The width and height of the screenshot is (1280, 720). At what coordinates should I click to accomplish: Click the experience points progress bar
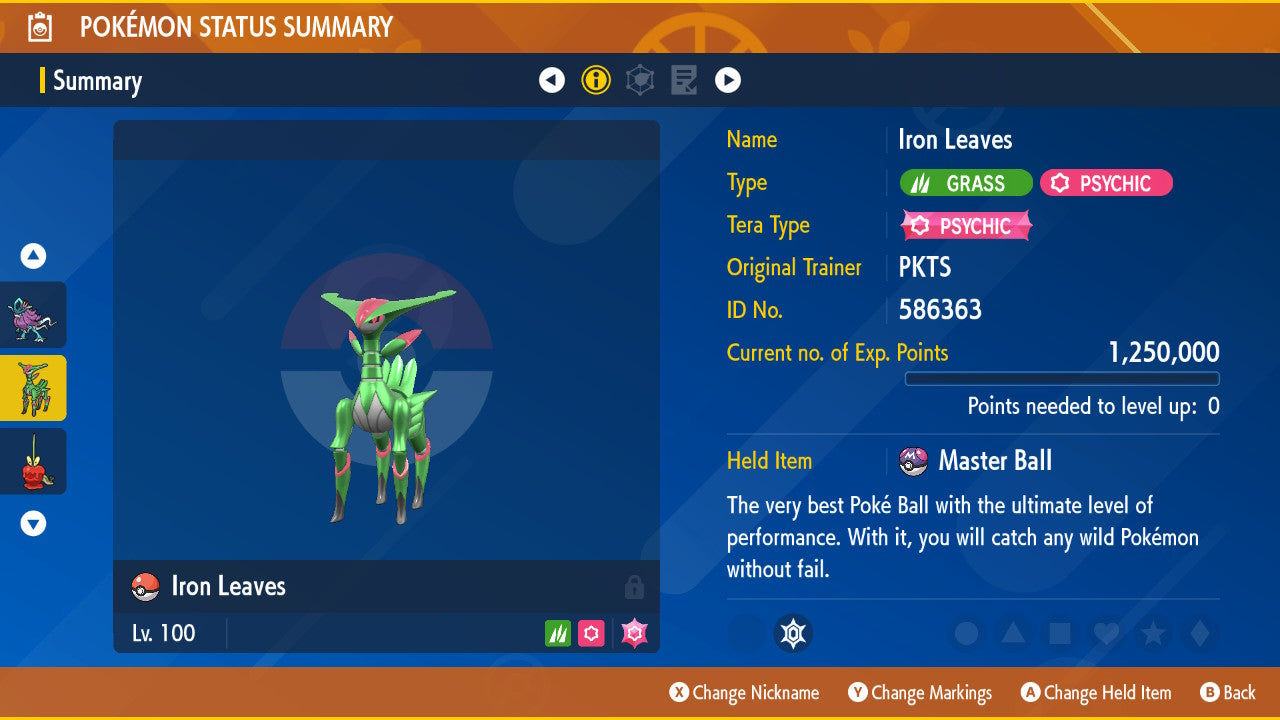coord(1062,379)
